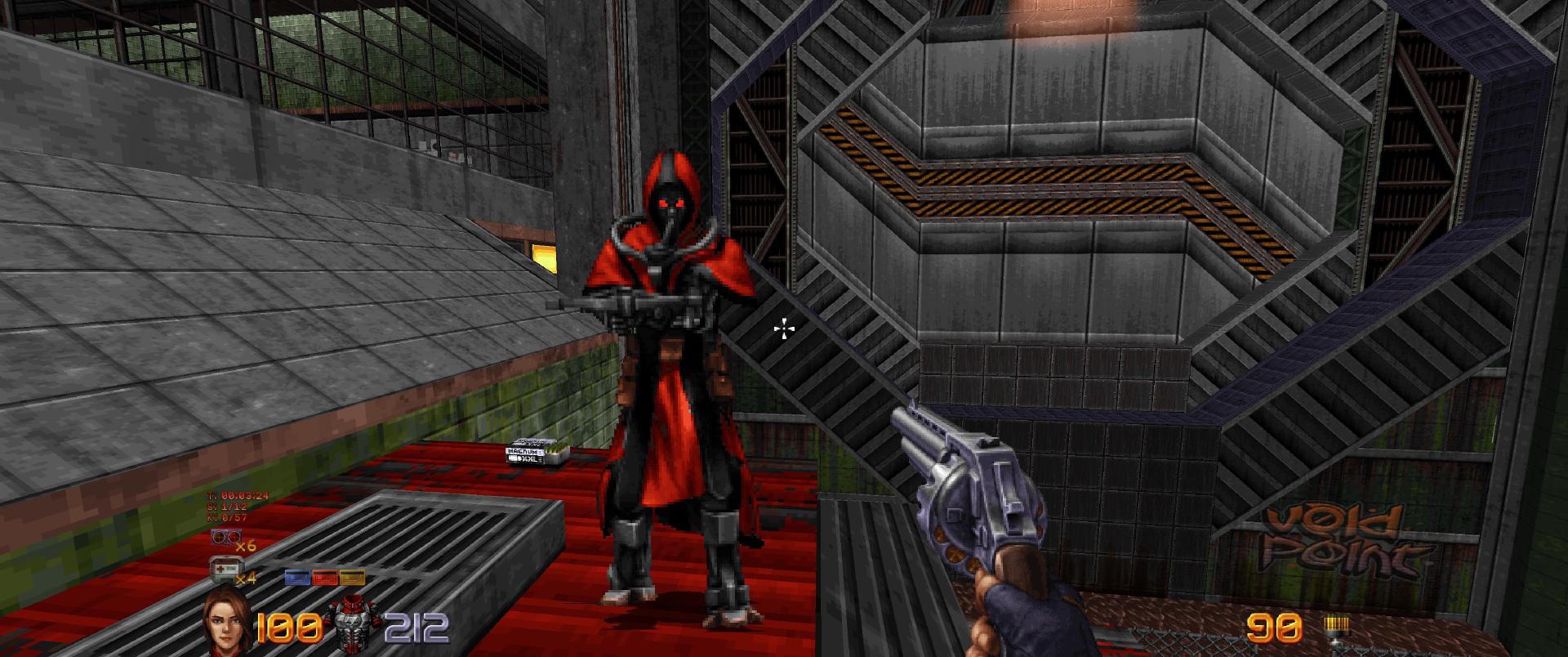
Task: Select the radar goggles inventory icon
Action: point(226,535)
